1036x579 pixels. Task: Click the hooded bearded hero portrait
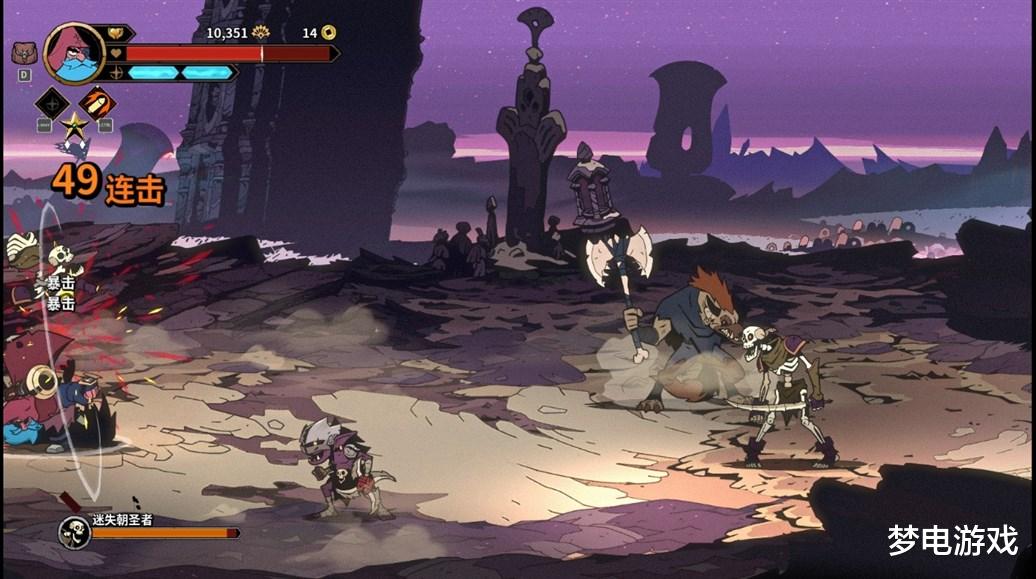(x=75, y=53)
